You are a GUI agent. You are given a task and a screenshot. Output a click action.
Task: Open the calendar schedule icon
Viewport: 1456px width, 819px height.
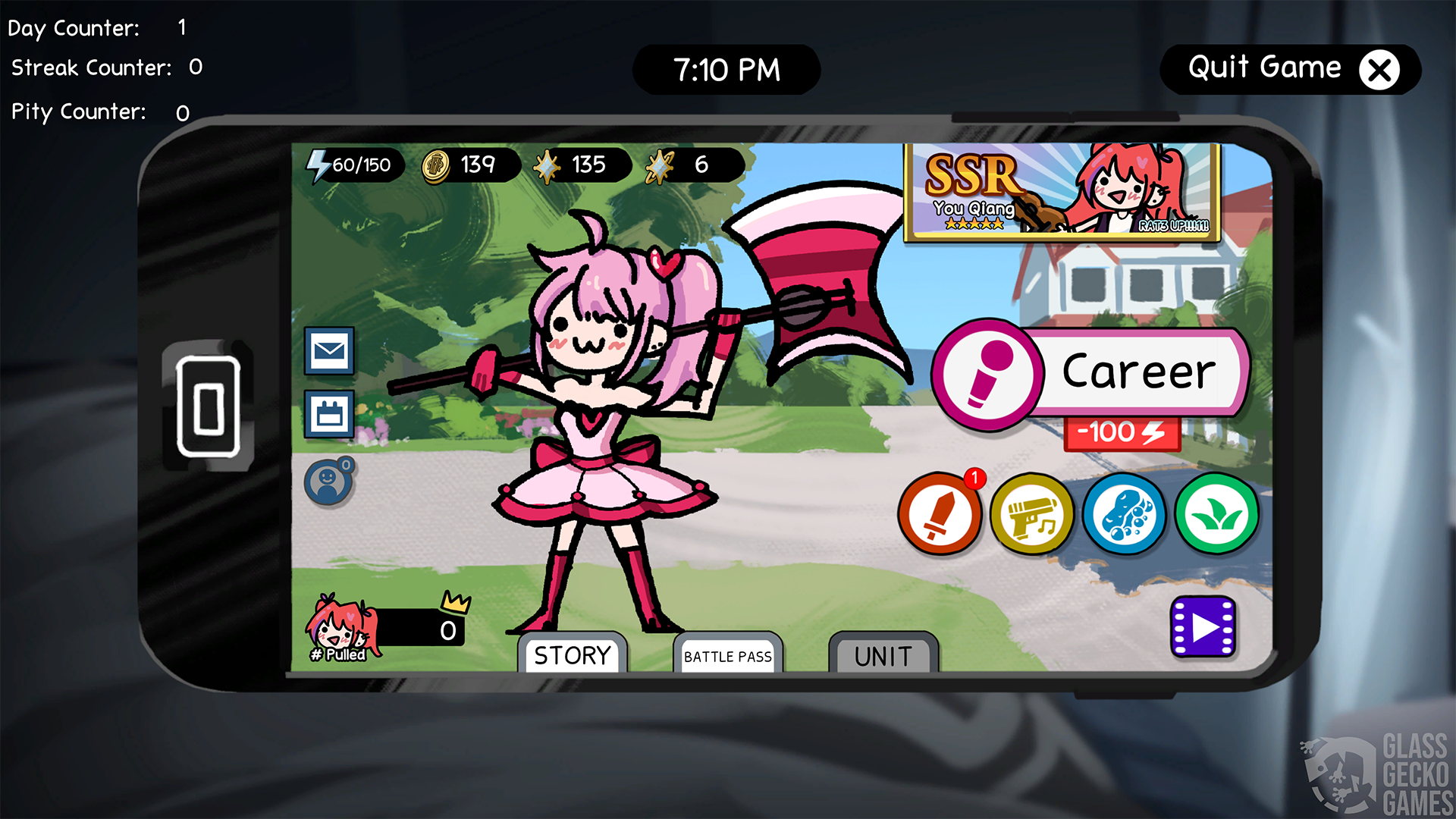(x=329, y=415)
